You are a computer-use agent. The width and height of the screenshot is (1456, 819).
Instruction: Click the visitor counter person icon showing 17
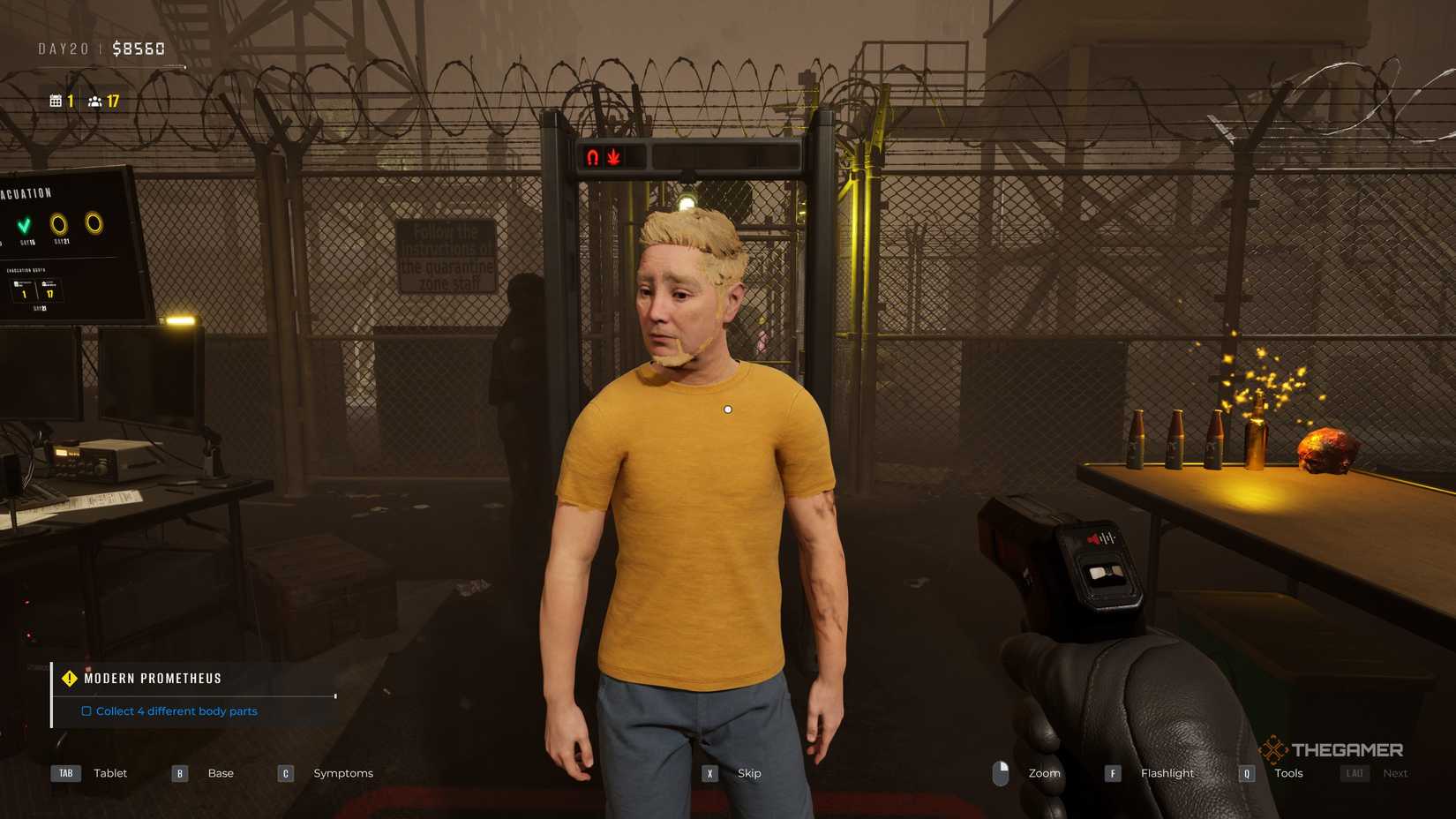click(x=95, y=101)
